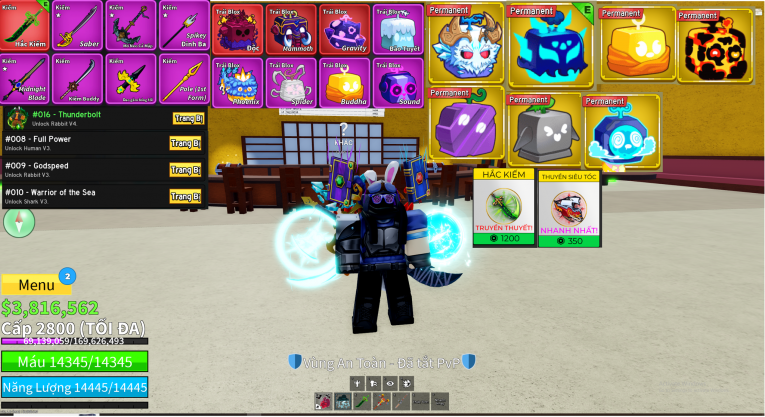Pick the Mammoth fruit slot
765x417 pixels.
click(290, 28)
